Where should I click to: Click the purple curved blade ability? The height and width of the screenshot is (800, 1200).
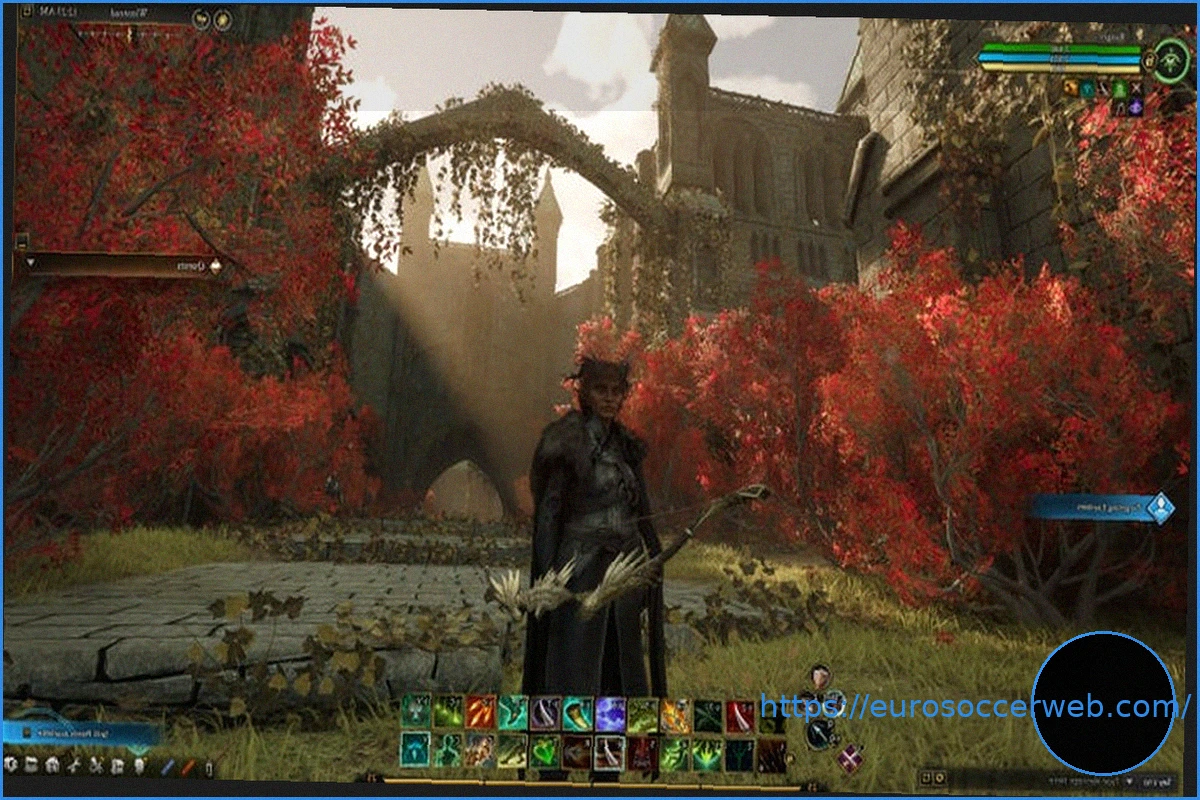pyautogui.click(x=546, y=713)
